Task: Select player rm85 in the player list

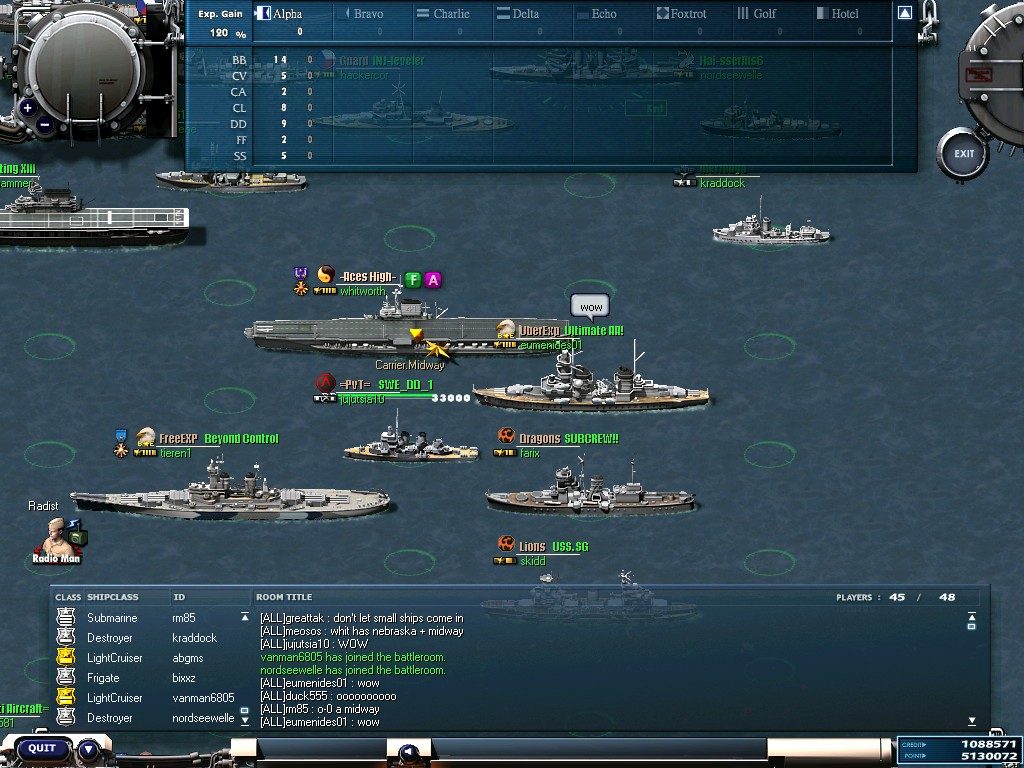Action: tap(183, 618)
